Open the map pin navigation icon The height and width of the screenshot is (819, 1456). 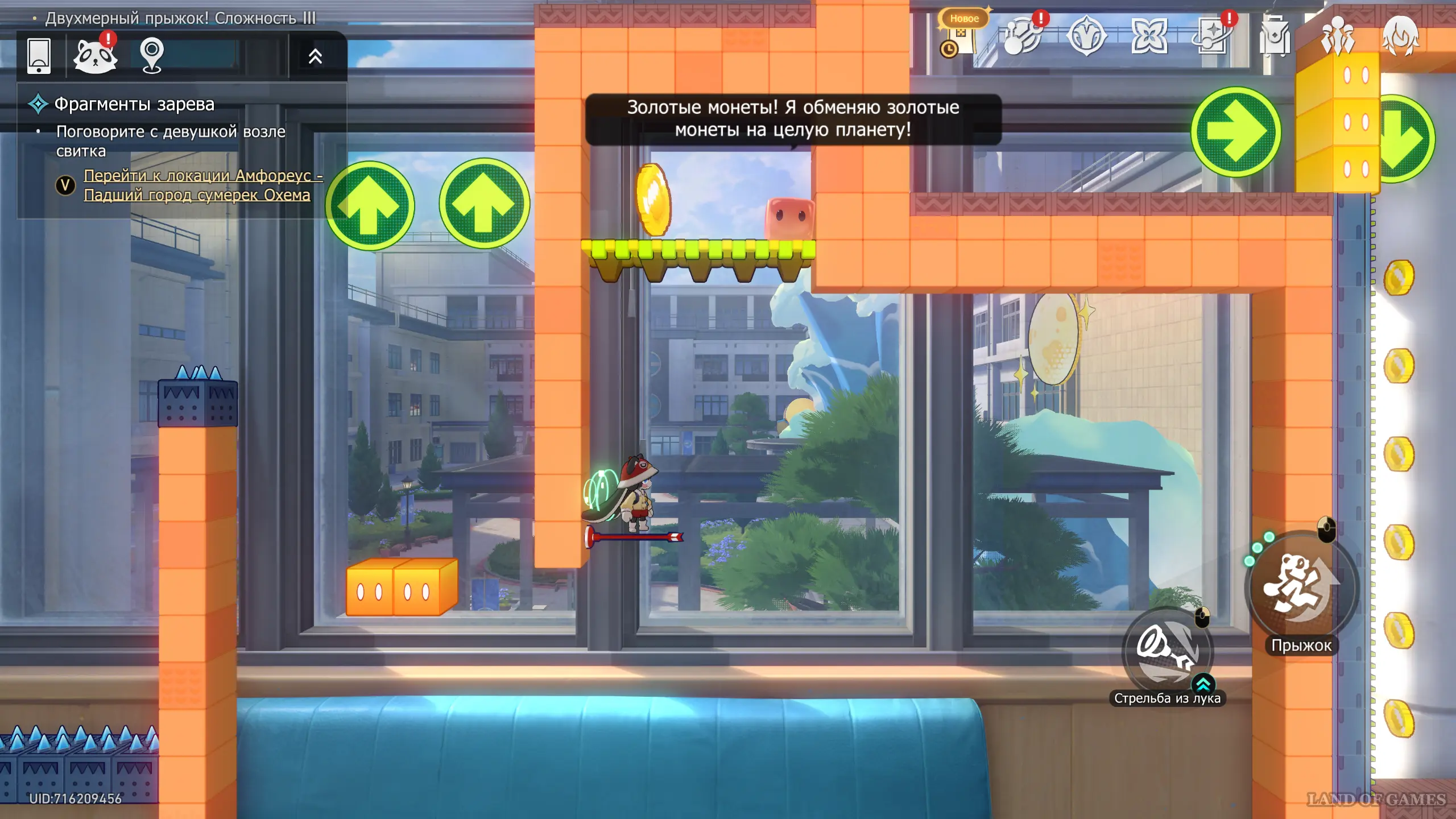pyautogui.click(x=152, y=56)
